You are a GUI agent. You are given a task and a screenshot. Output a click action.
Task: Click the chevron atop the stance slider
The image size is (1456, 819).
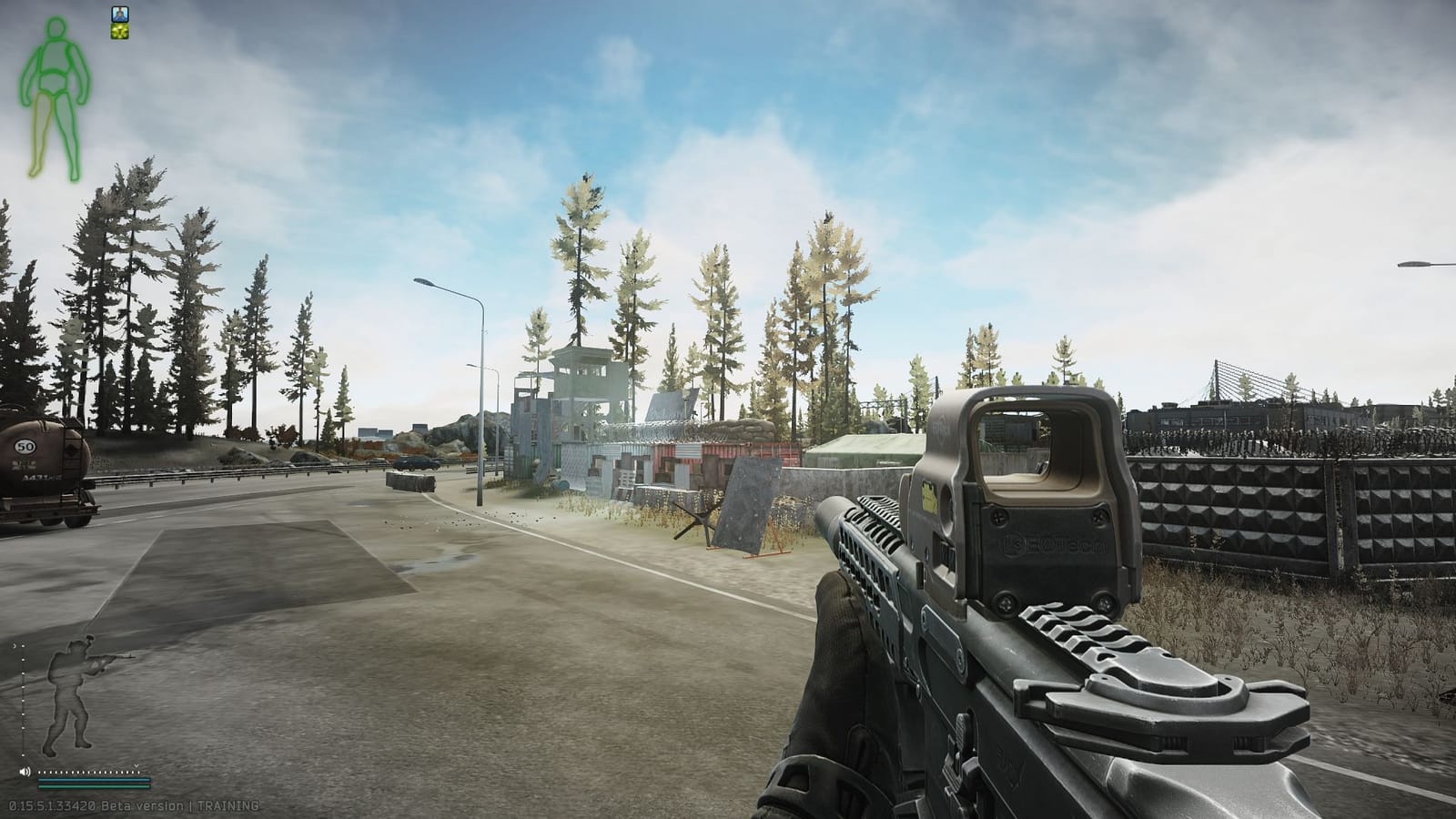click(x=15, y=646)
